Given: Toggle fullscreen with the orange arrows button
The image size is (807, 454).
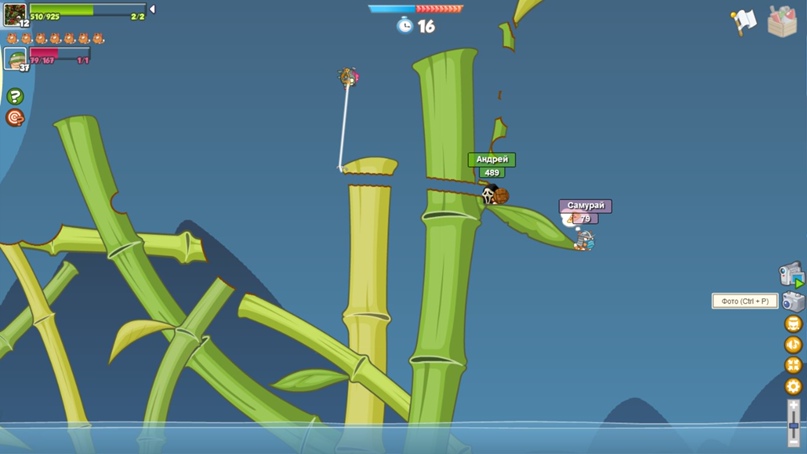Looking at the screenshot, I should pos(793,366).
